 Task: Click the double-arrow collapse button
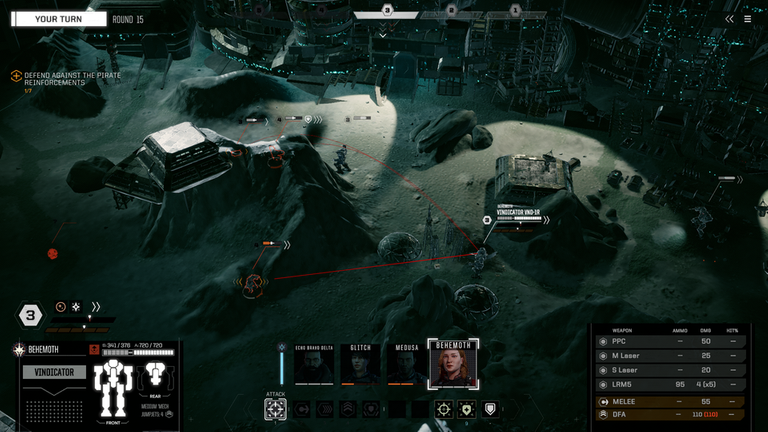tap(730, 18)
